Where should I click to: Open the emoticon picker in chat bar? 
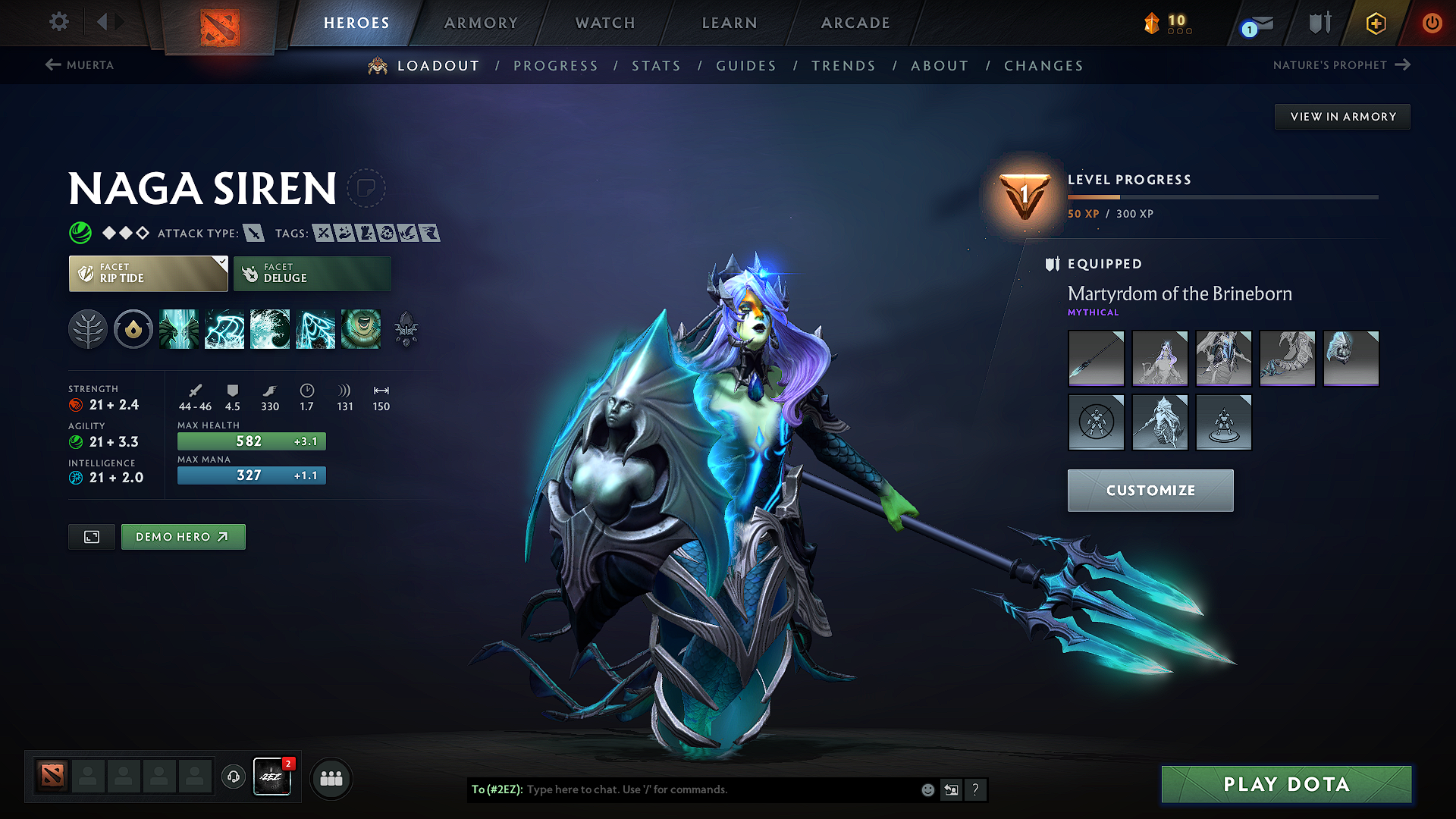[927, 789]
